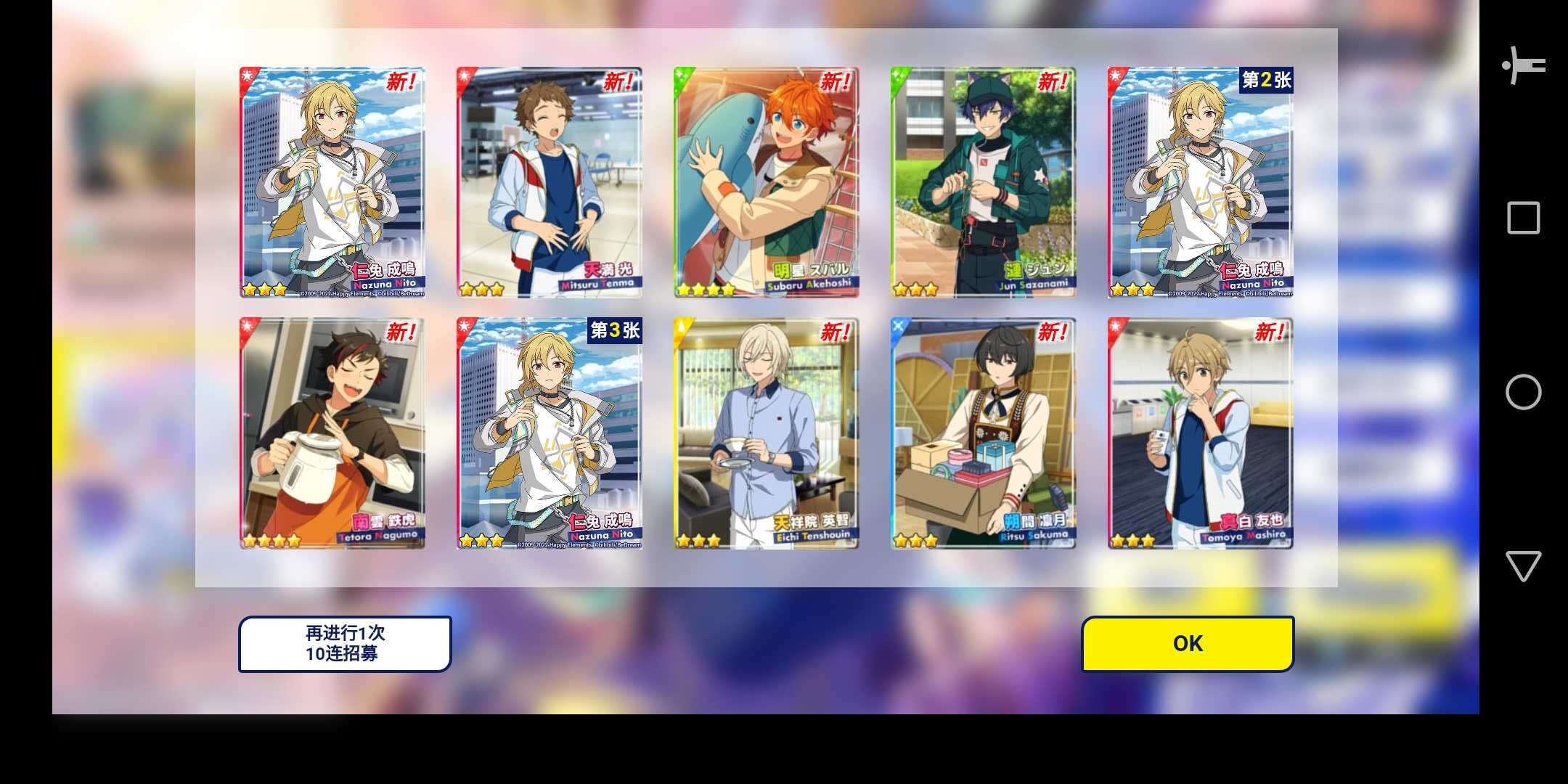Confirm the results with the OK button
The width and height of the screenshot is (1568, 784).
coord(1188,644)
